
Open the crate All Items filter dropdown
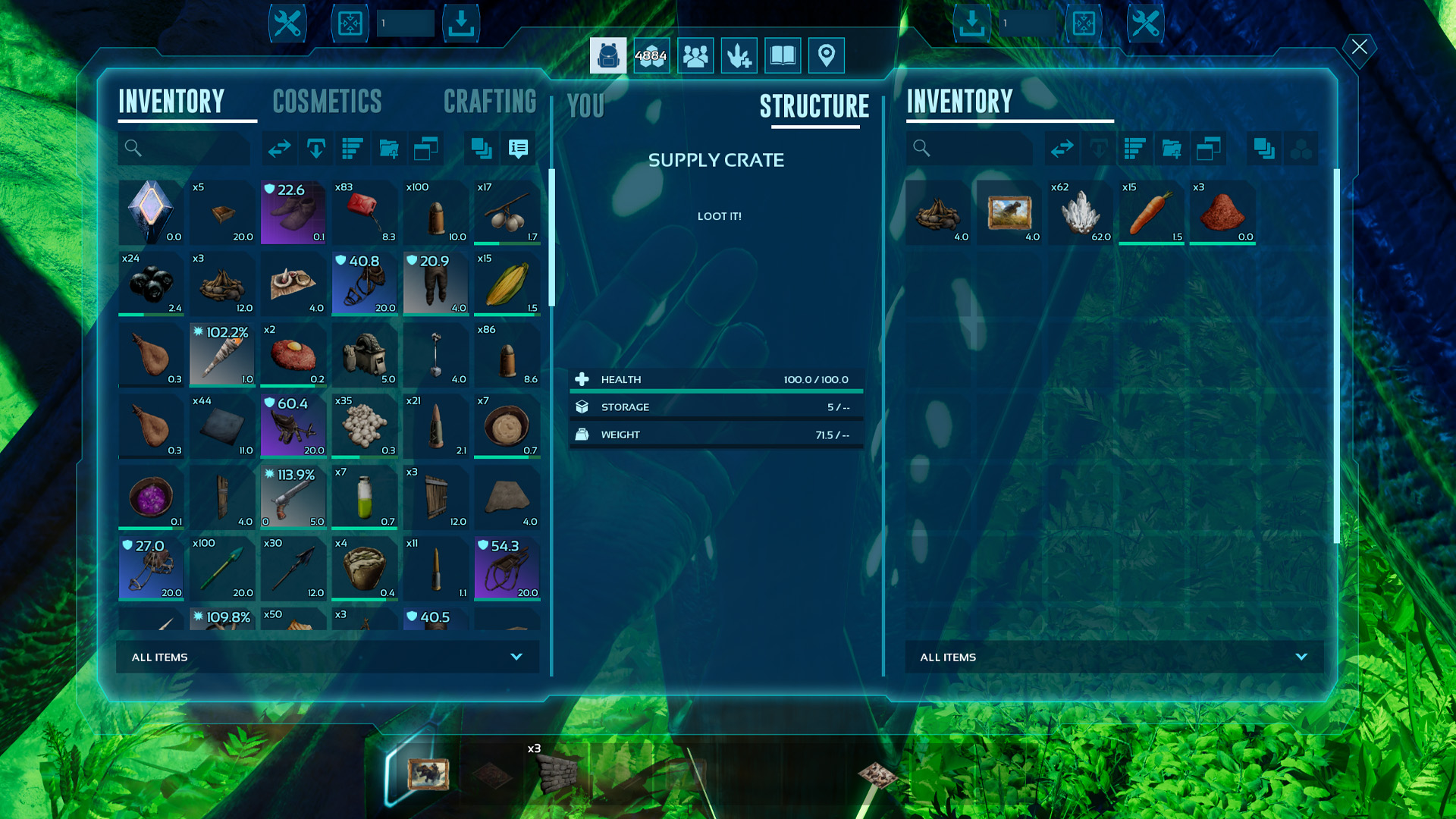(1114, 657)
